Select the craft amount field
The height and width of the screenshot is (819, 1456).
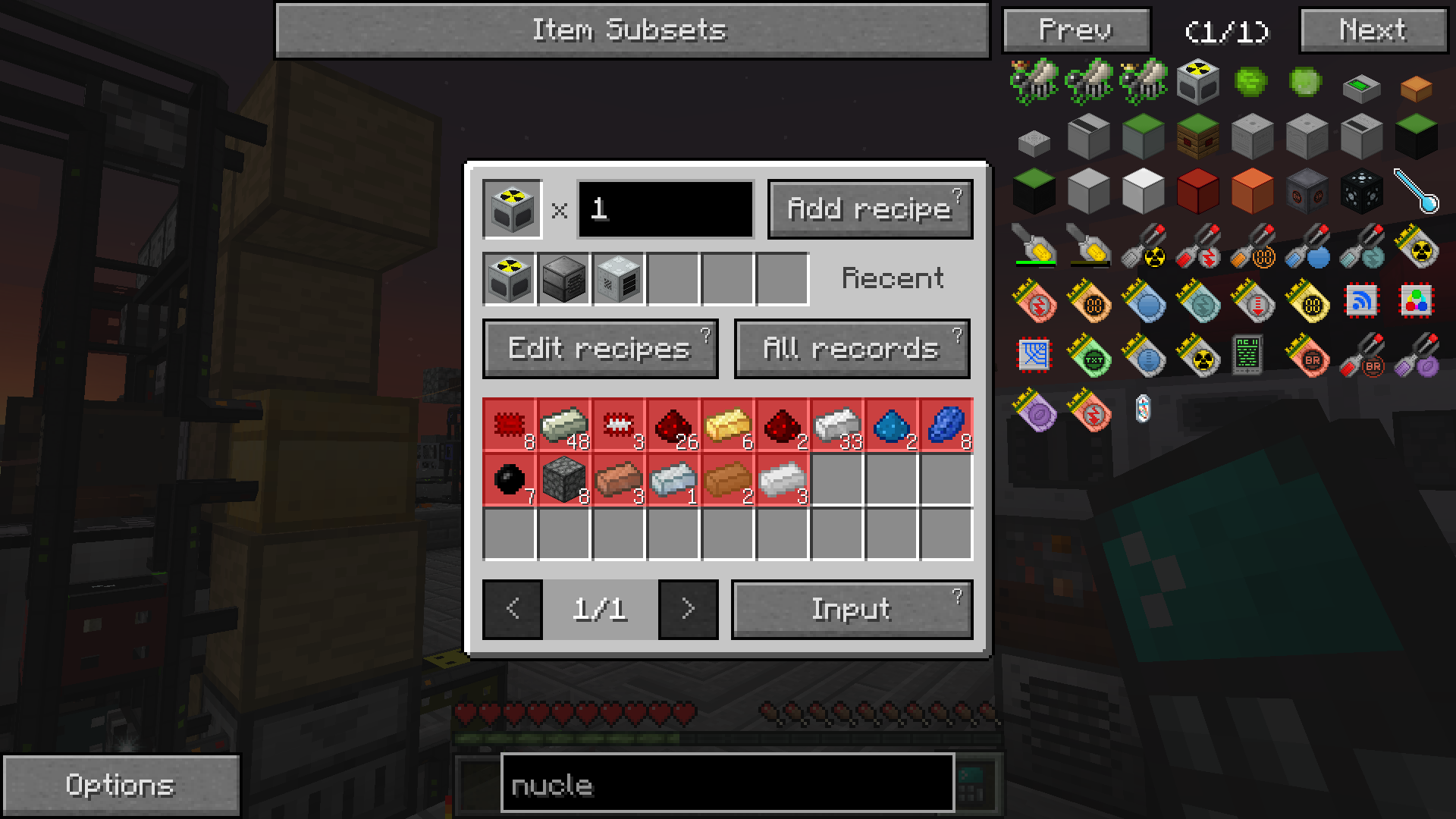click(665, 209)
